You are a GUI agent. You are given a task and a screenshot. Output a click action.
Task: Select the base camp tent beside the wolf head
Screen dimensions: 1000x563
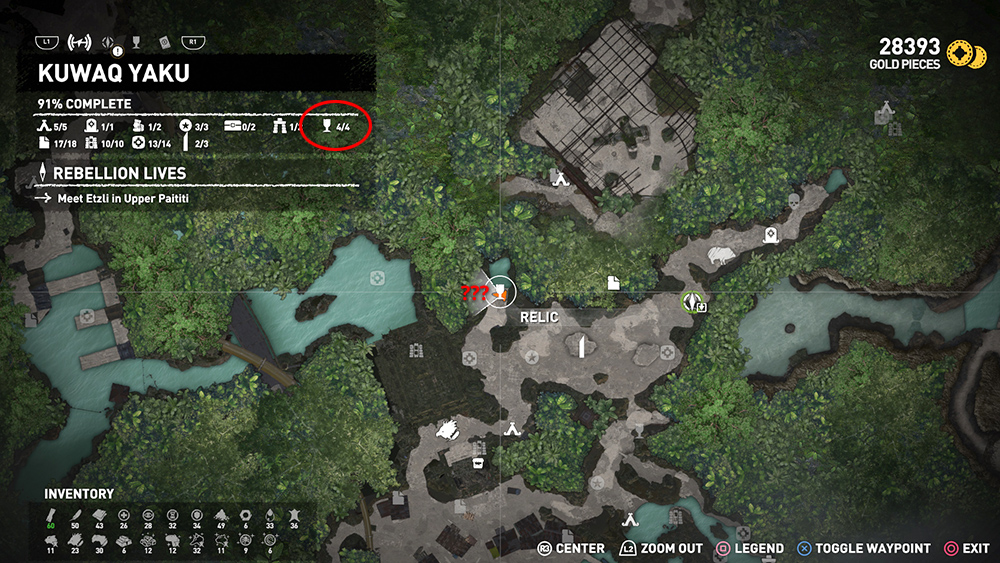point(512,429)
